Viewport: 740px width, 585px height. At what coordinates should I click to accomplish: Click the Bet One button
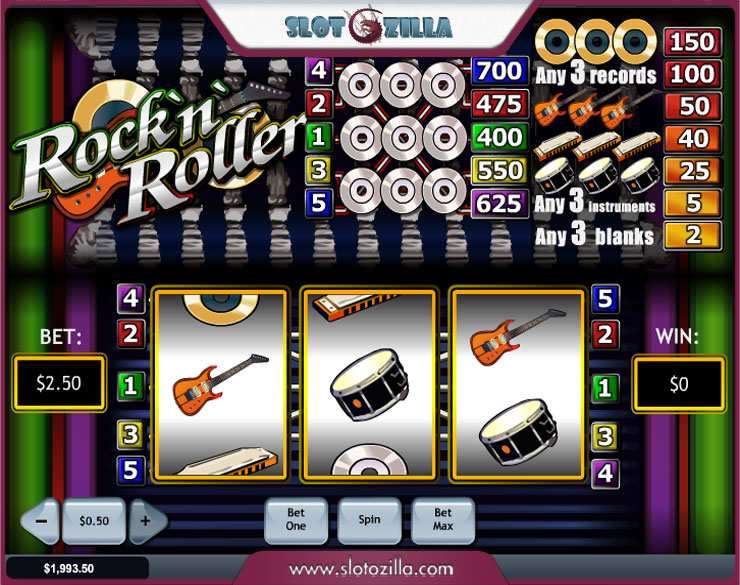[295, 520]
